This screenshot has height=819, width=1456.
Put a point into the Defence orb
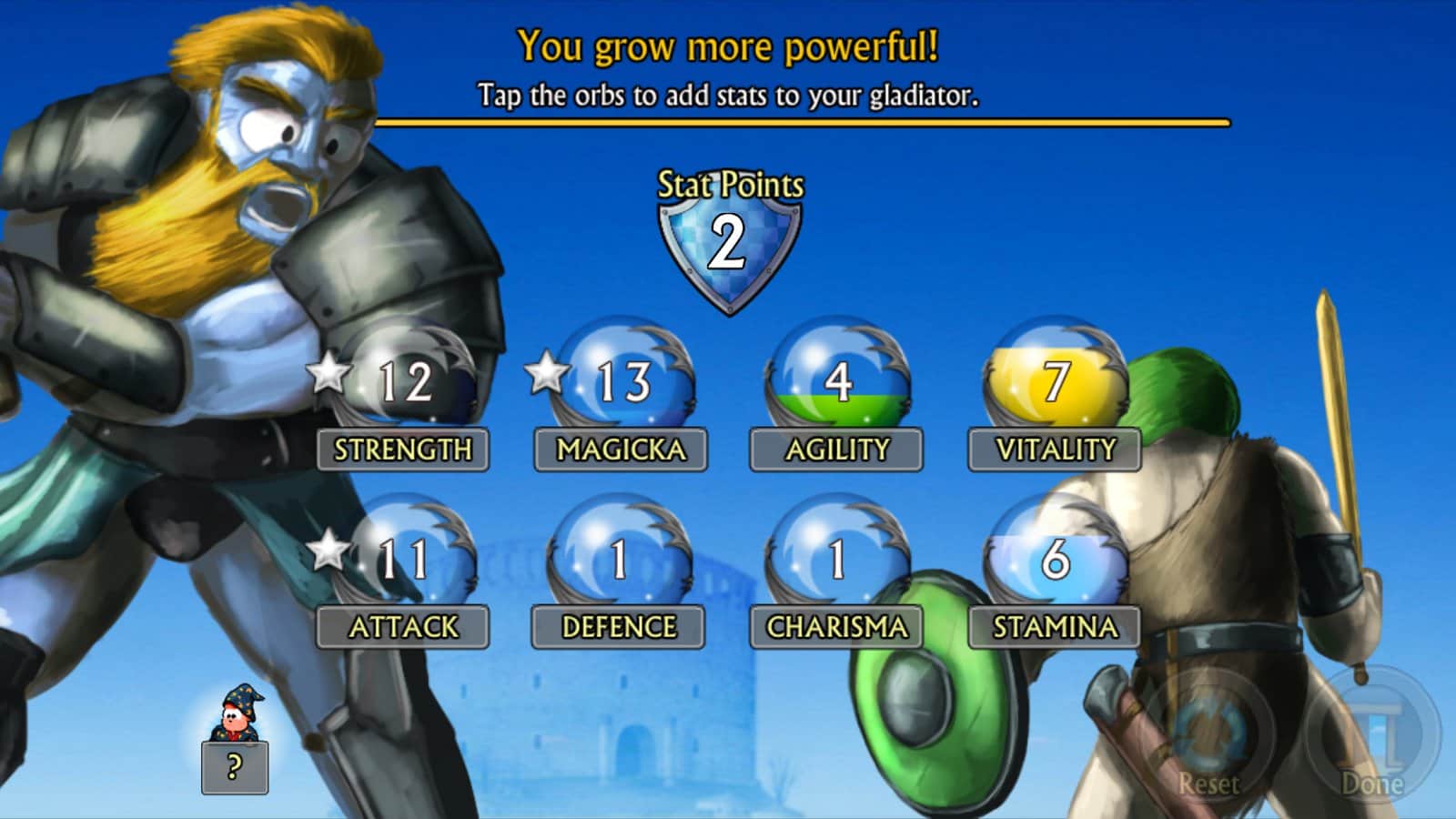[x=620, y=558]
